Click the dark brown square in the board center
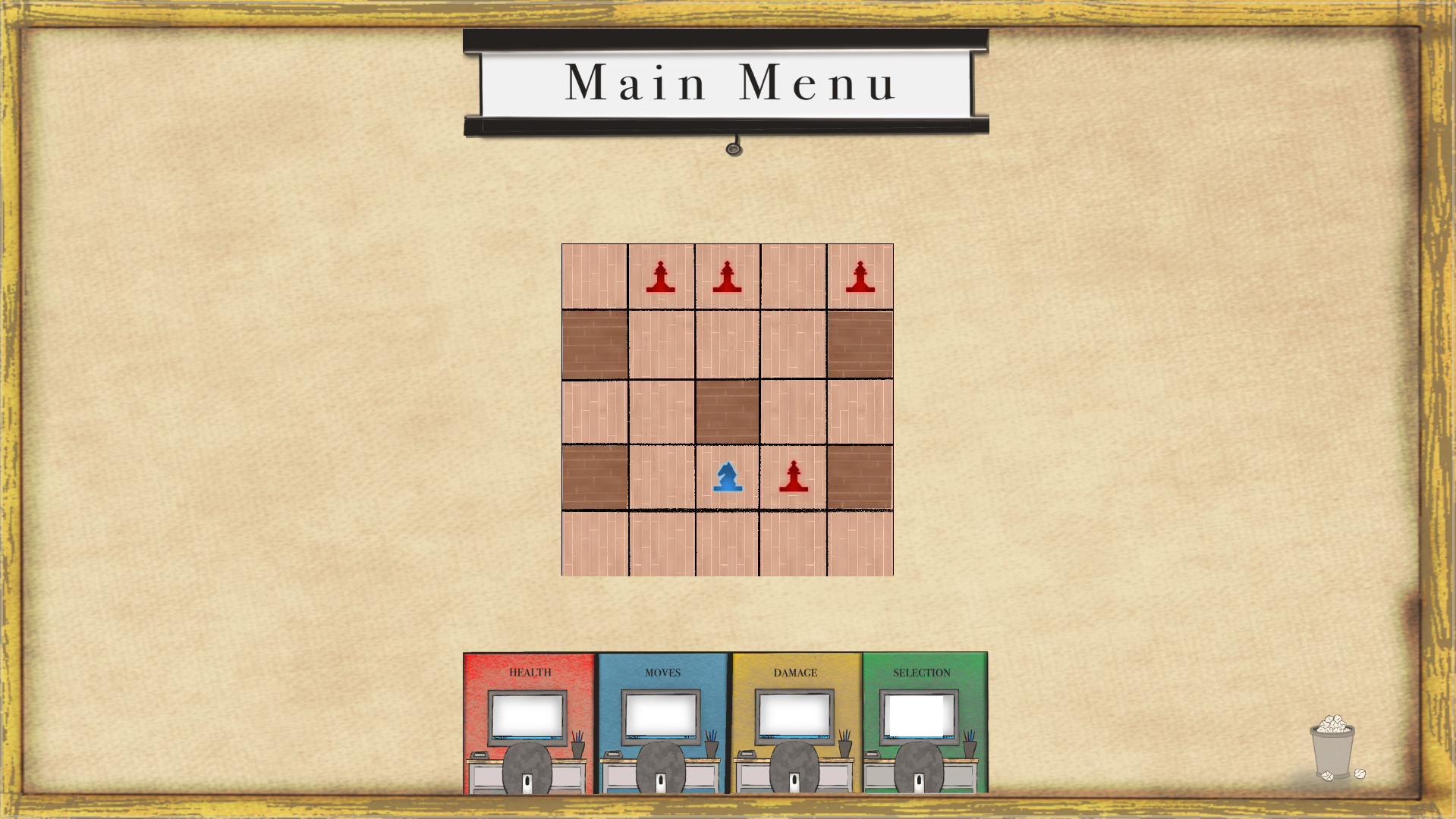Image resolution: width=1456 pixels, height=819 pixels. tap(726, 409)
